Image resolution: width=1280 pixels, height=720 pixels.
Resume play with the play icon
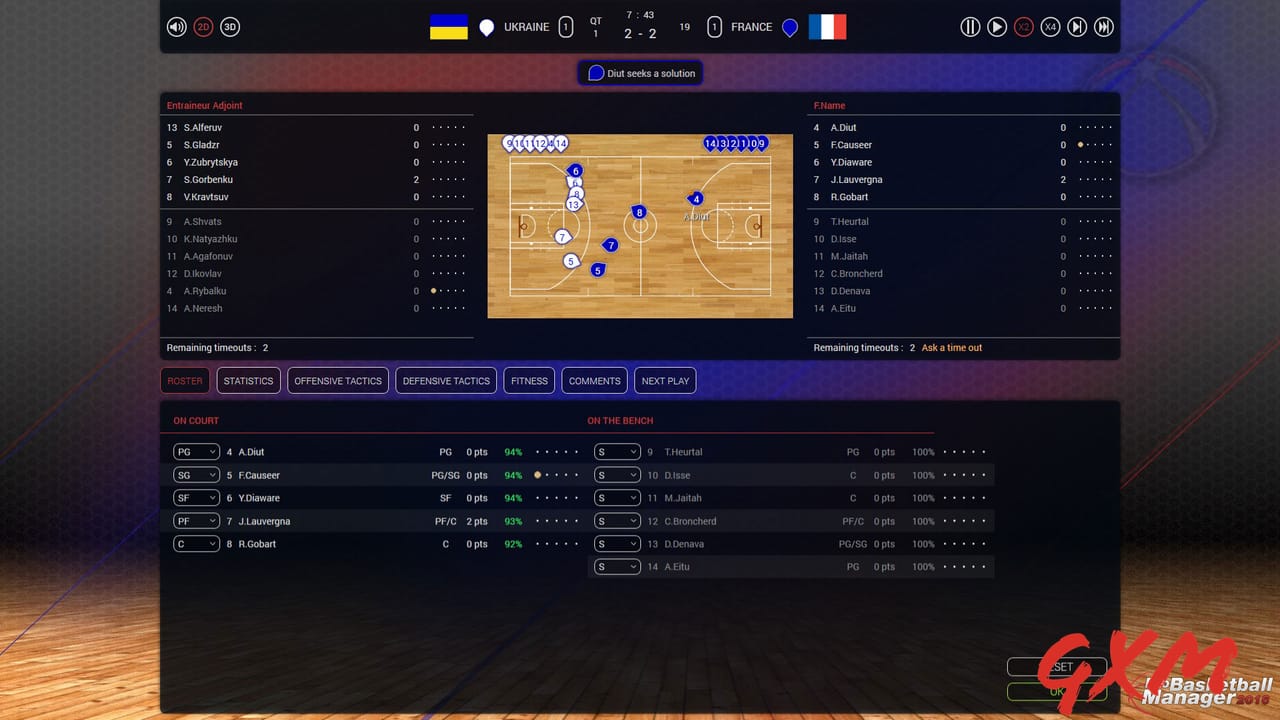997,27
